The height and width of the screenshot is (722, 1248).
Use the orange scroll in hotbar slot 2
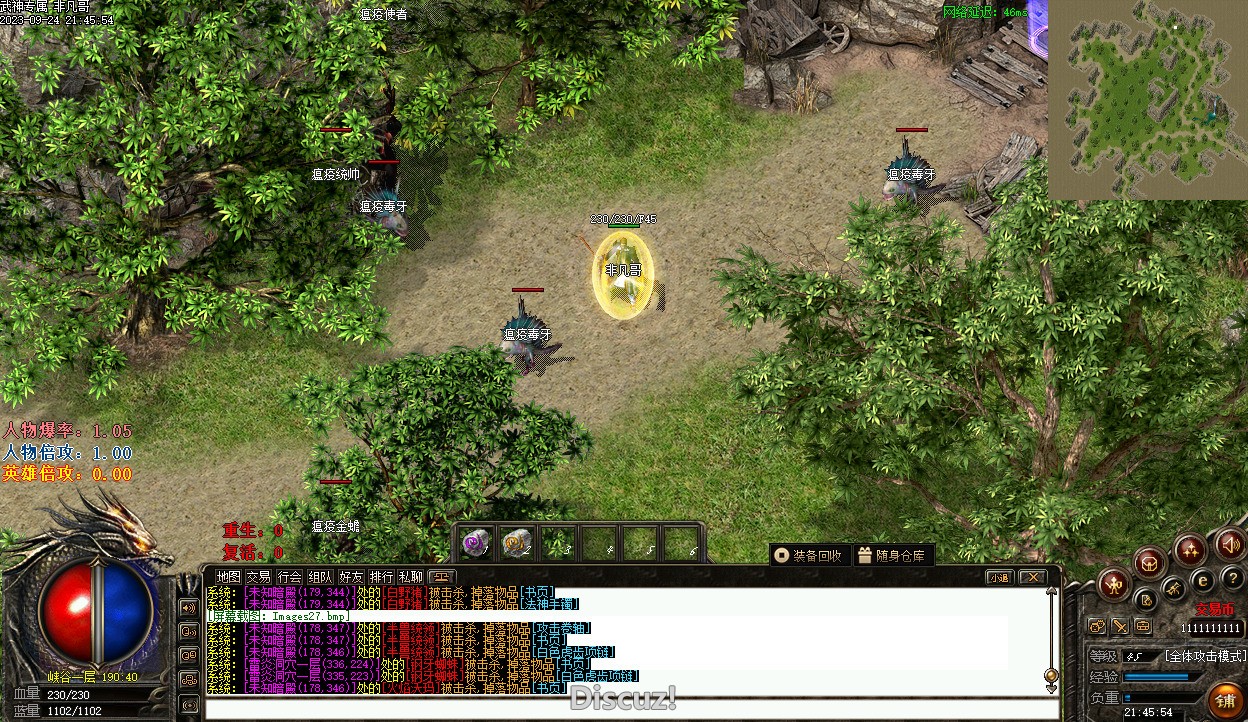[516, 543]
